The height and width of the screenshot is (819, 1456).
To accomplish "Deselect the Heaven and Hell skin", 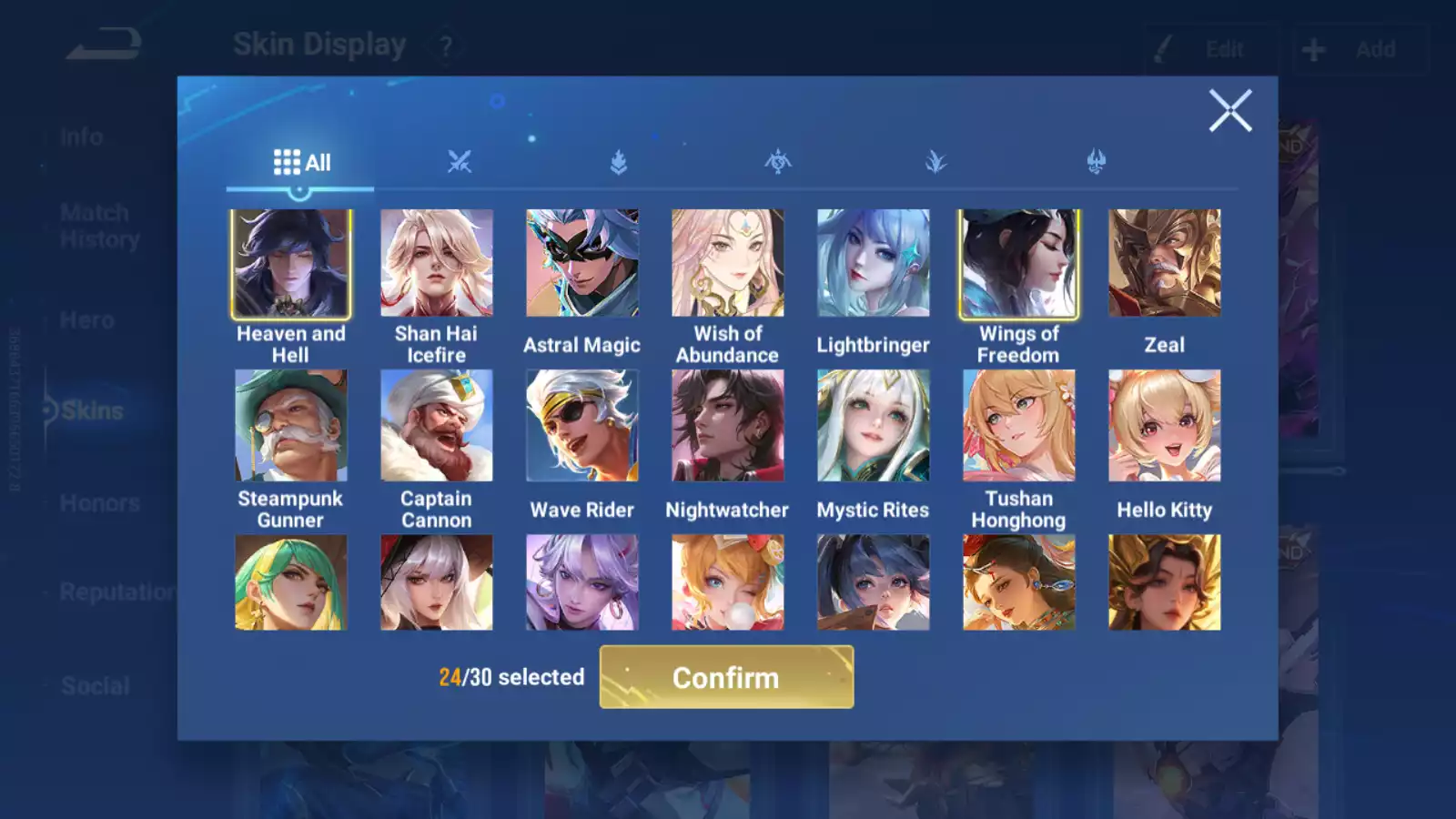I will point(290,263).
